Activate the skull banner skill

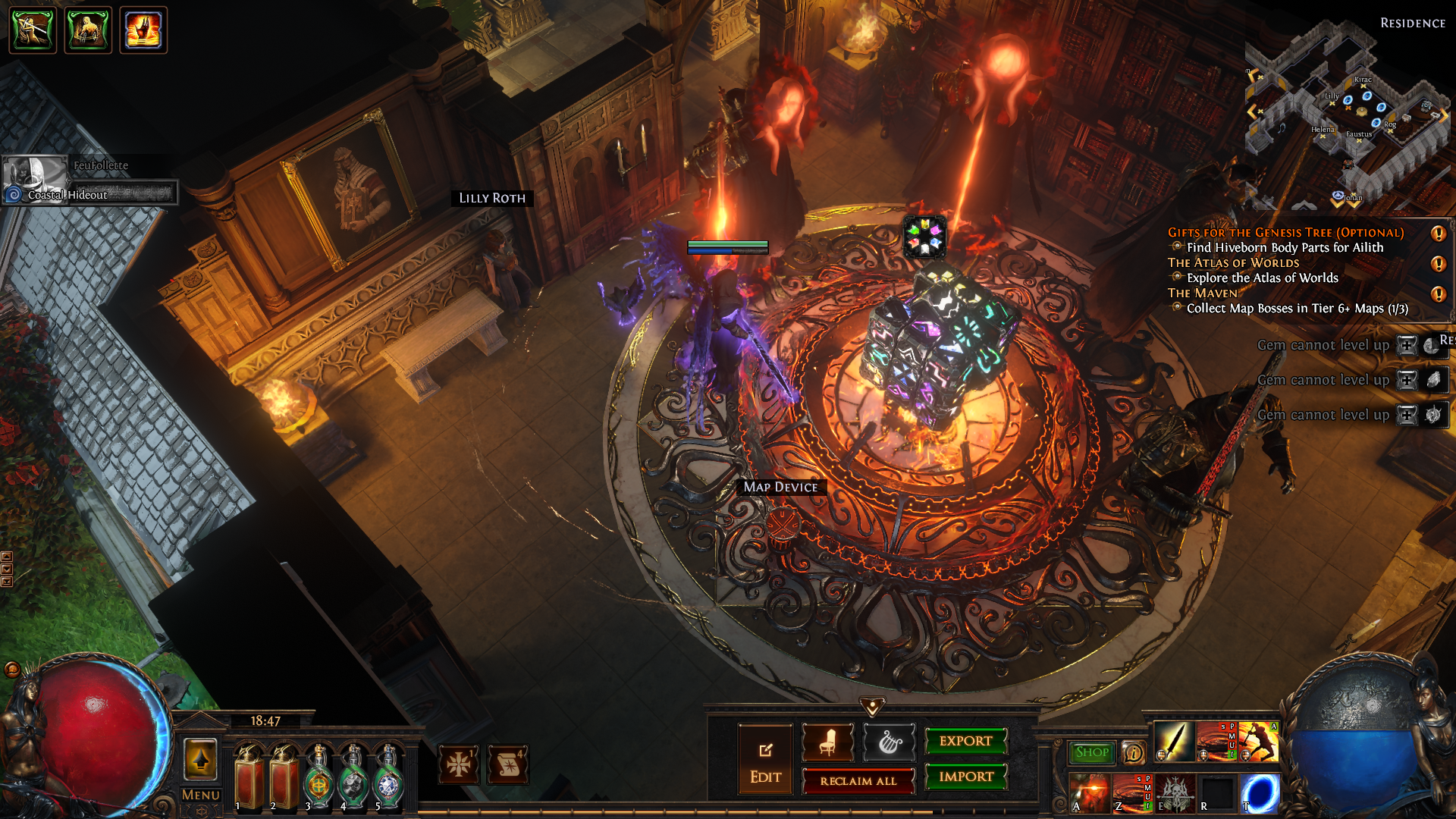tap(1175, 793)
